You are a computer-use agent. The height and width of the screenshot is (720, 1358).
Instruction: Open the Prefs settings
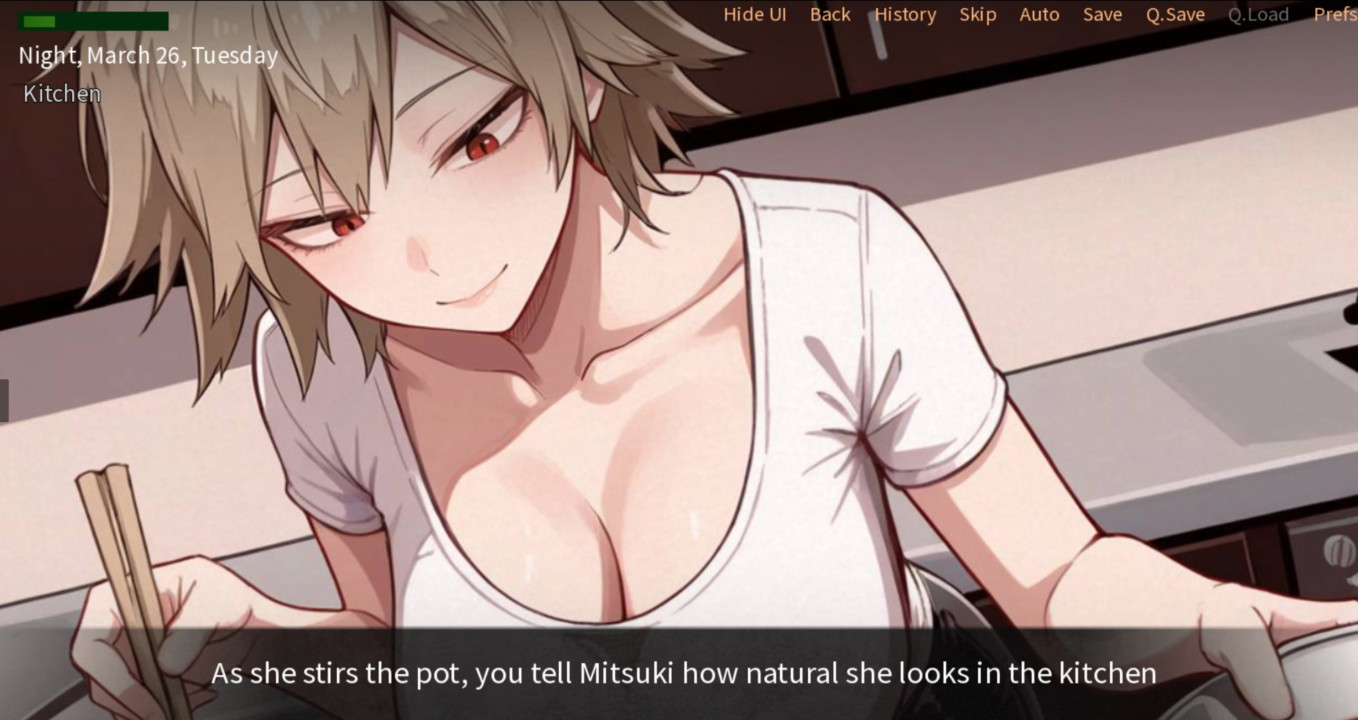click(1335, 15)
